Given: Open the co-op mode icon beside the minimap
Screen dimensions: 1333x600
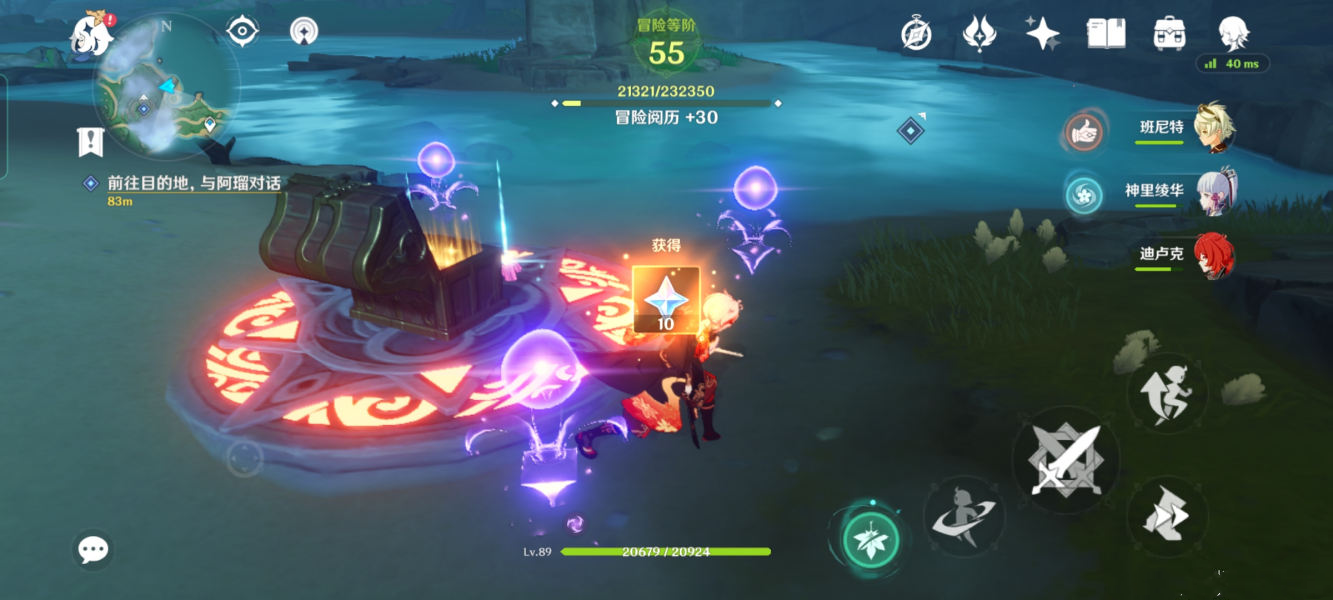Looking at the screenshot, I should pos(302,31).
